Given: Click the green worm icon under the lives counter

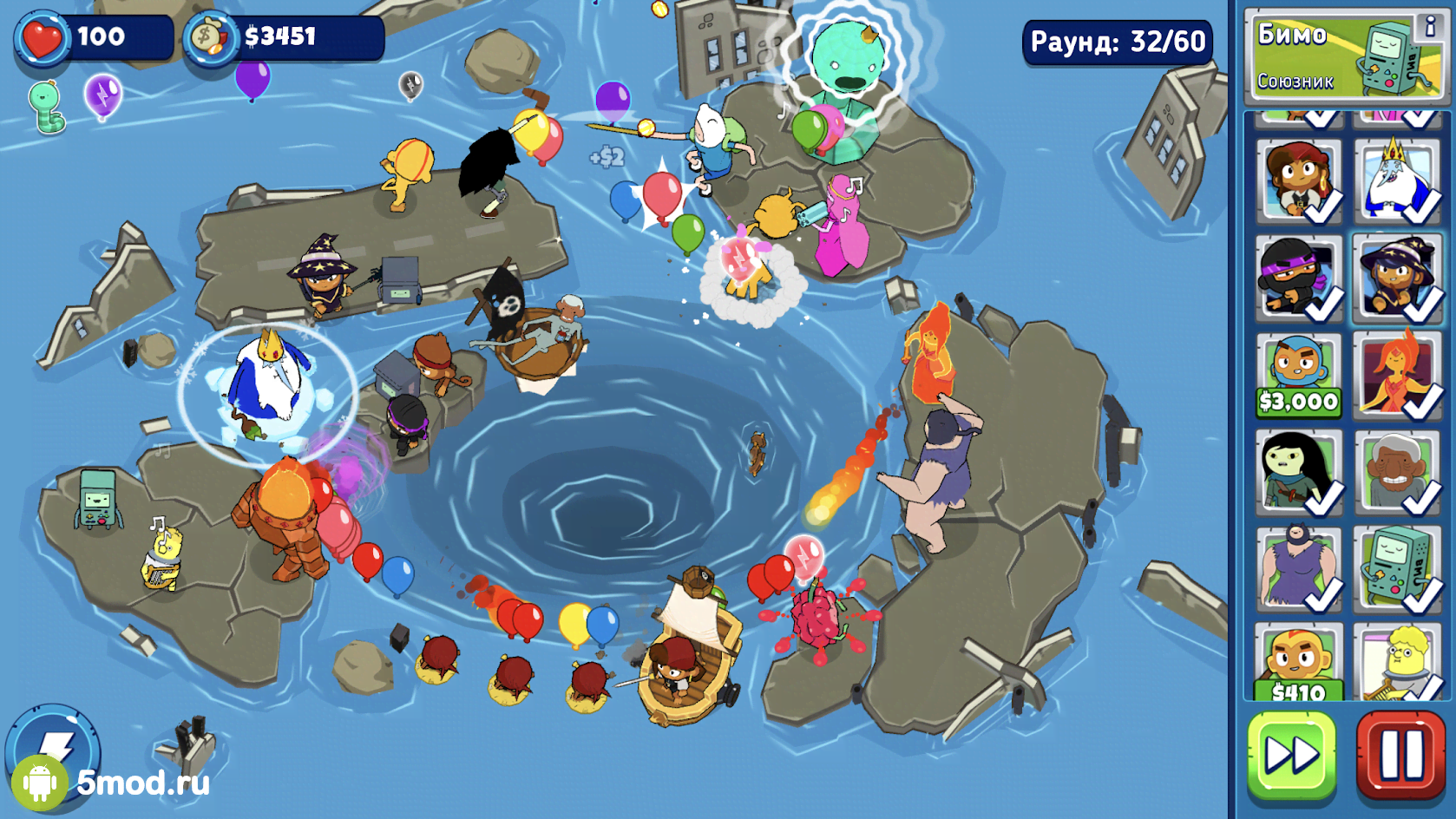Looking at the screenshot, I should (47, 106).
